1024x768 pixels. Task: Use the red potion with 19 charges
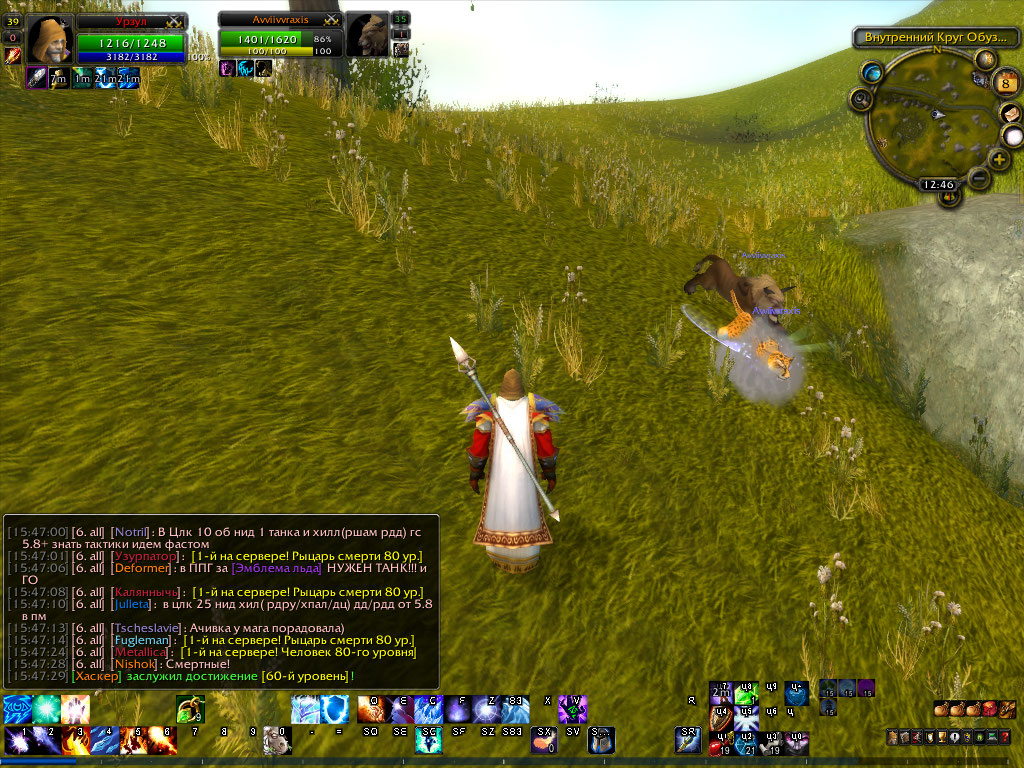click(x=718, y=744)
